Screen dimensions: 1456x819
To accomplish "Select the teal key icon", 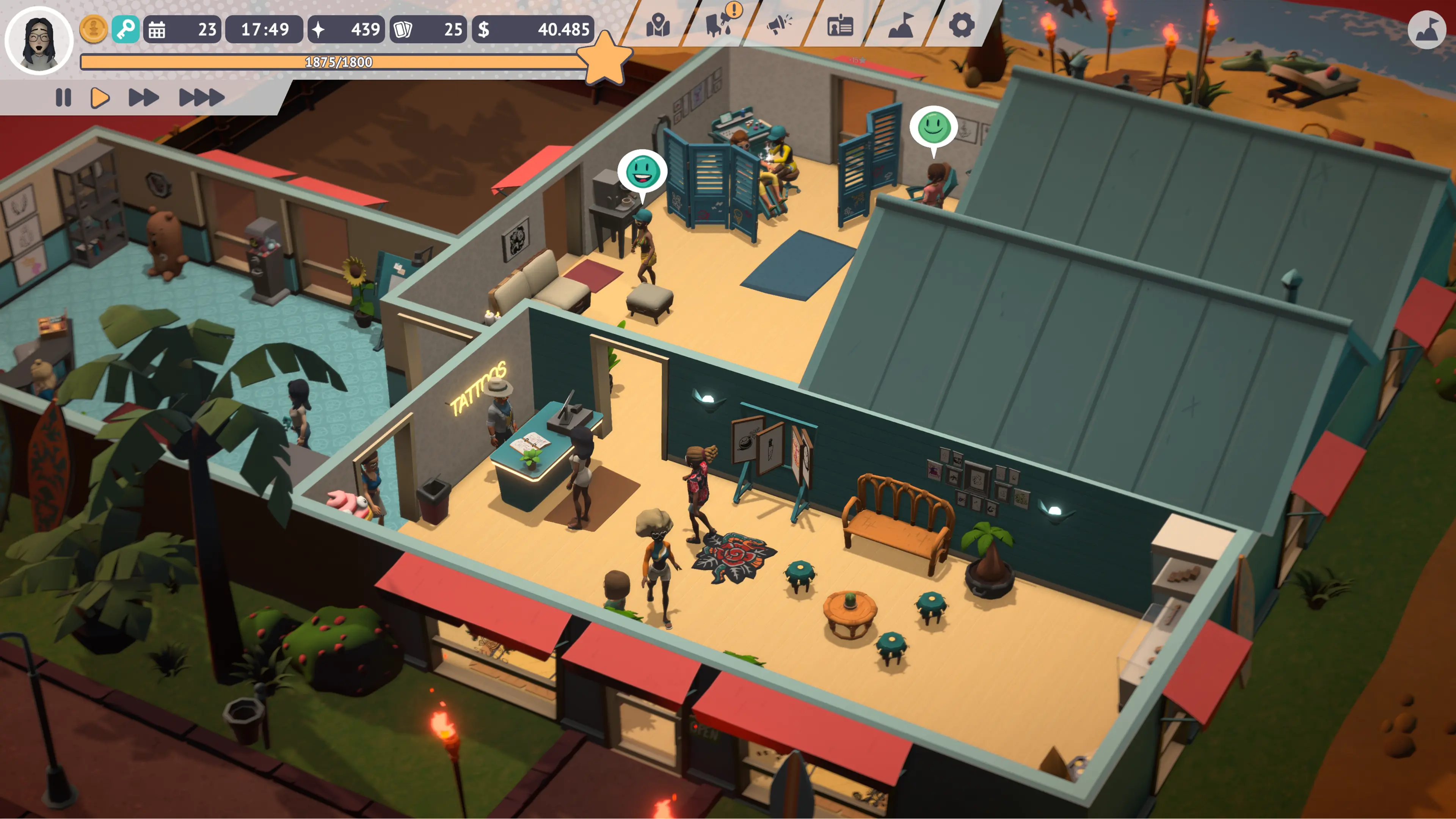I will [x=126, y=30].
